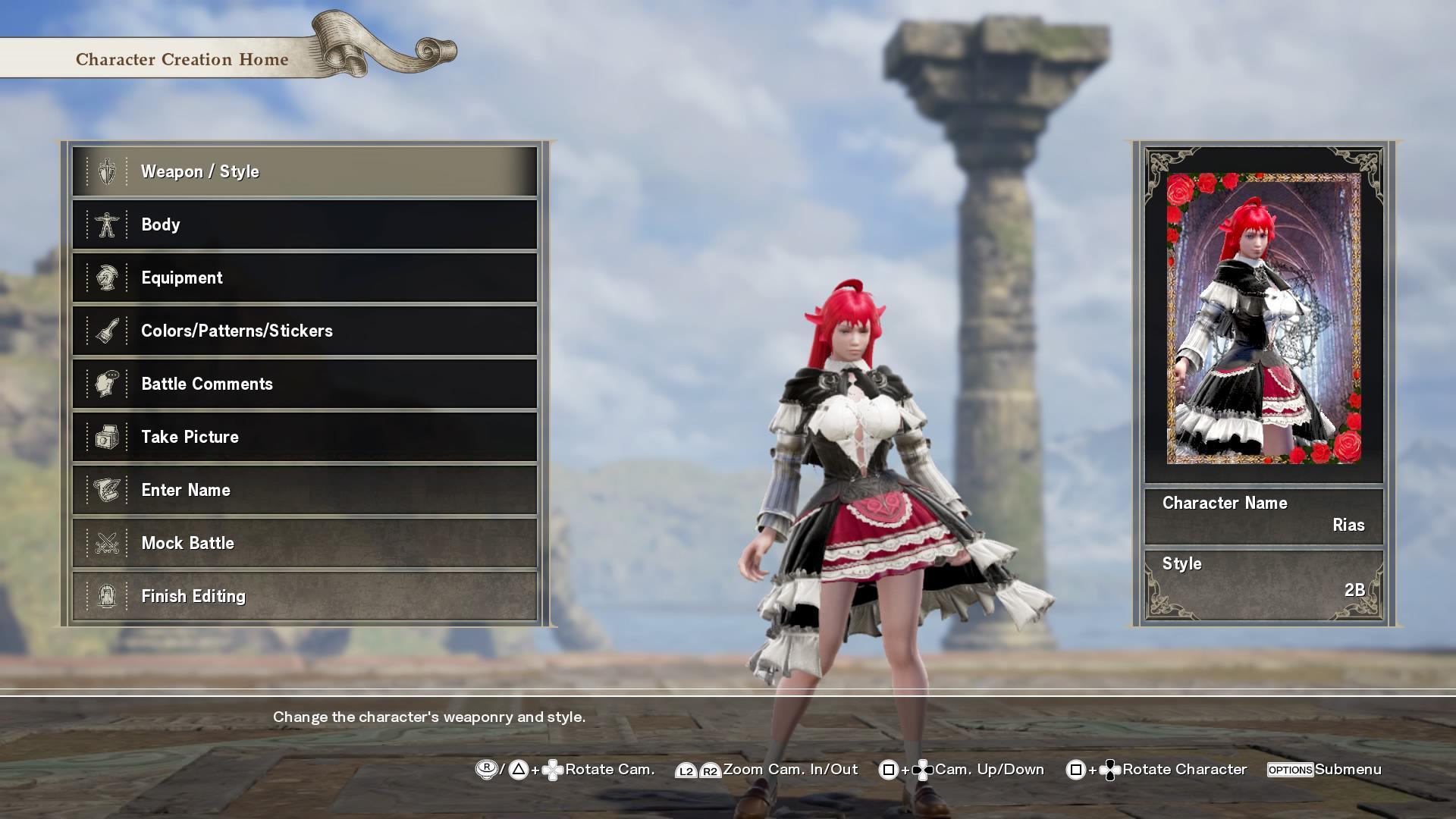Click the Body menu row
This screenshot has width=1456, height=819.
click(303, 224)
